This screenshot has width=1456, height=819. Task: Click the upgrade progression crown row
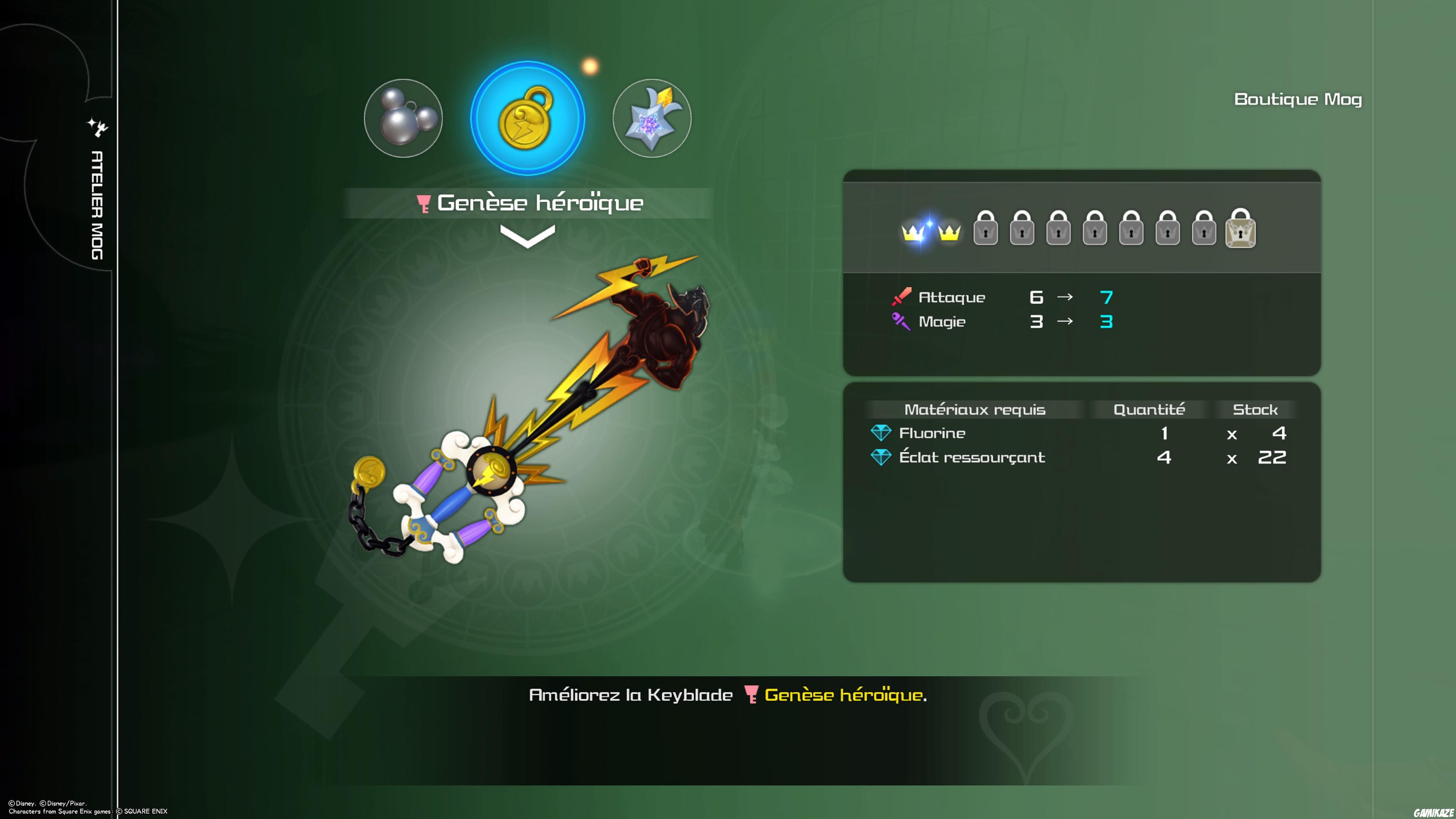tap(1074, 230)
